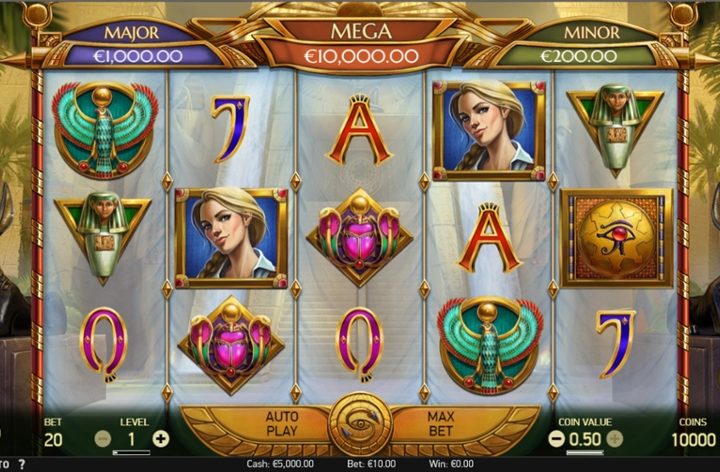Lower the coin value

tap(557, 438)
